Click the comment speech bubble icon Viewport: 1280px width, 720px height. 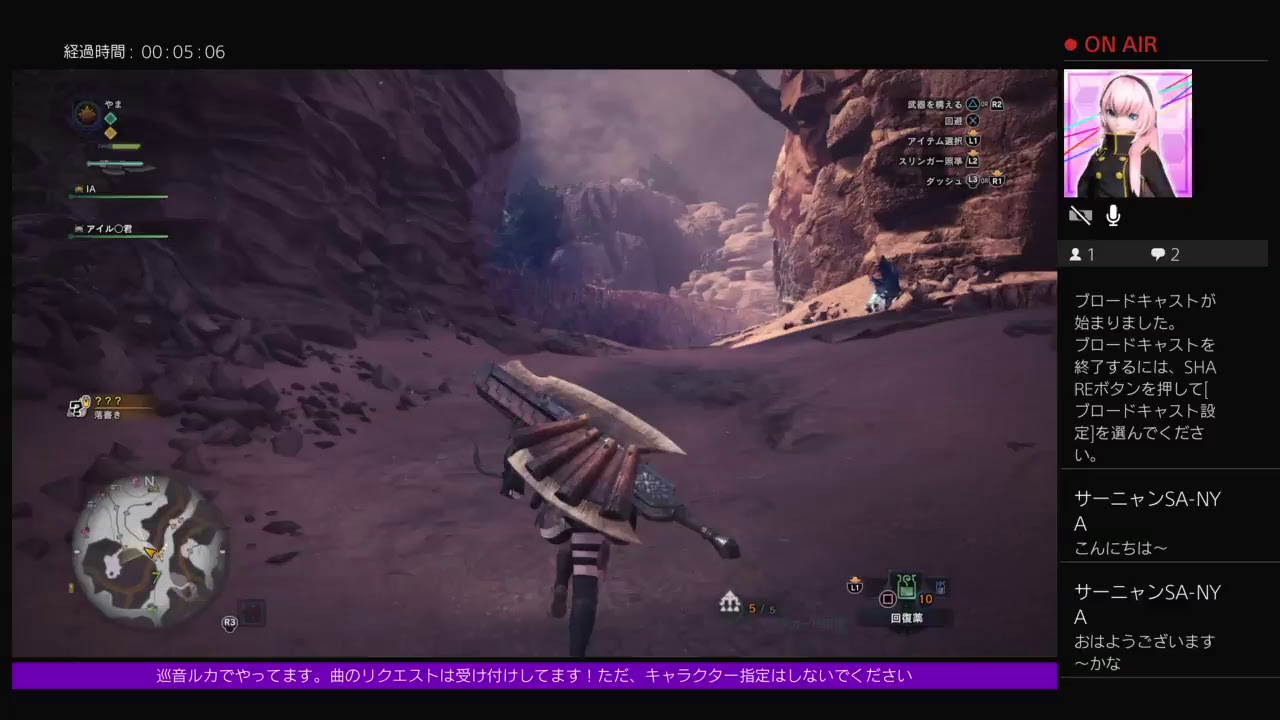click(1157, 254)
